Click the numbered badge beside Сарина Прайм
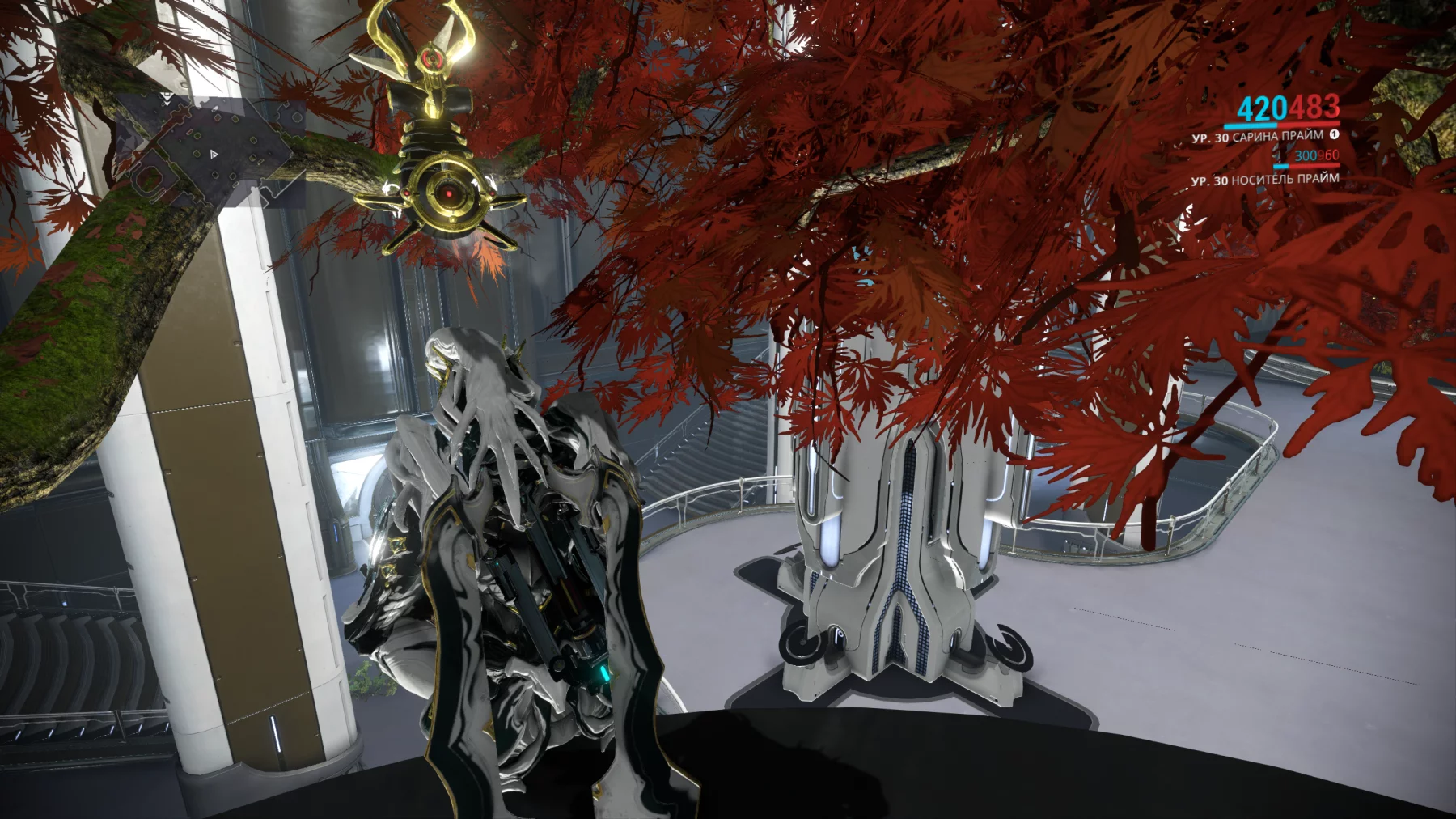The image size is (1456, 819). point(1334,134)
